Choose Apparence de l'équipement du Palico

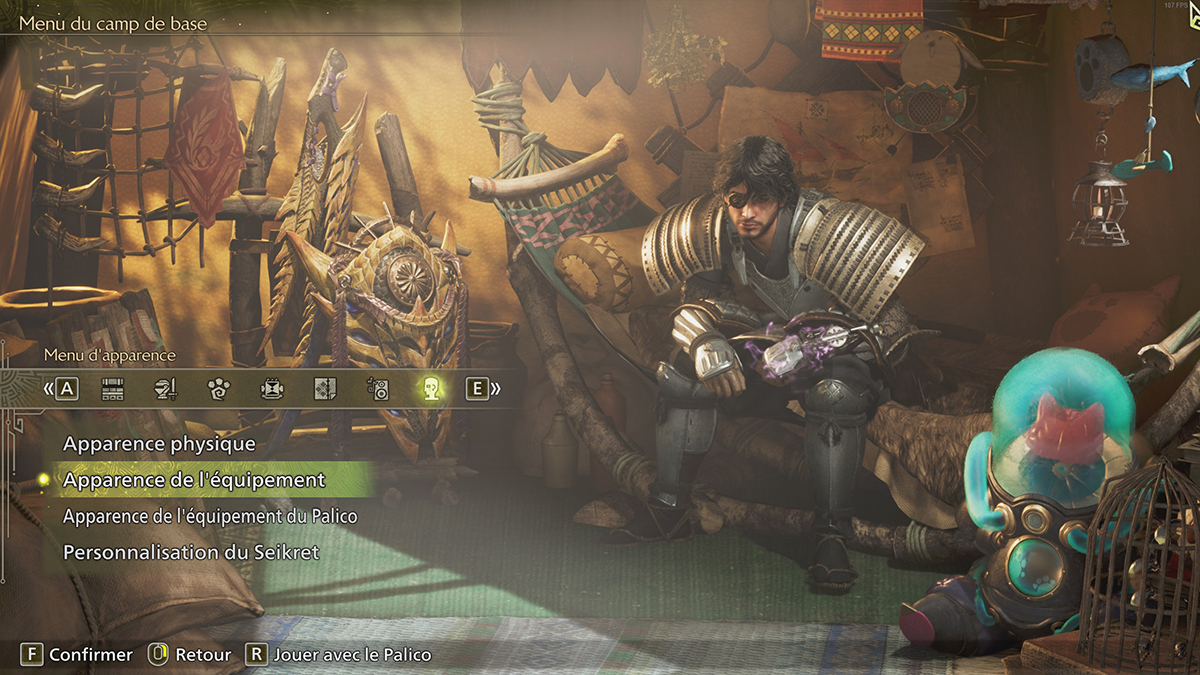210,516
